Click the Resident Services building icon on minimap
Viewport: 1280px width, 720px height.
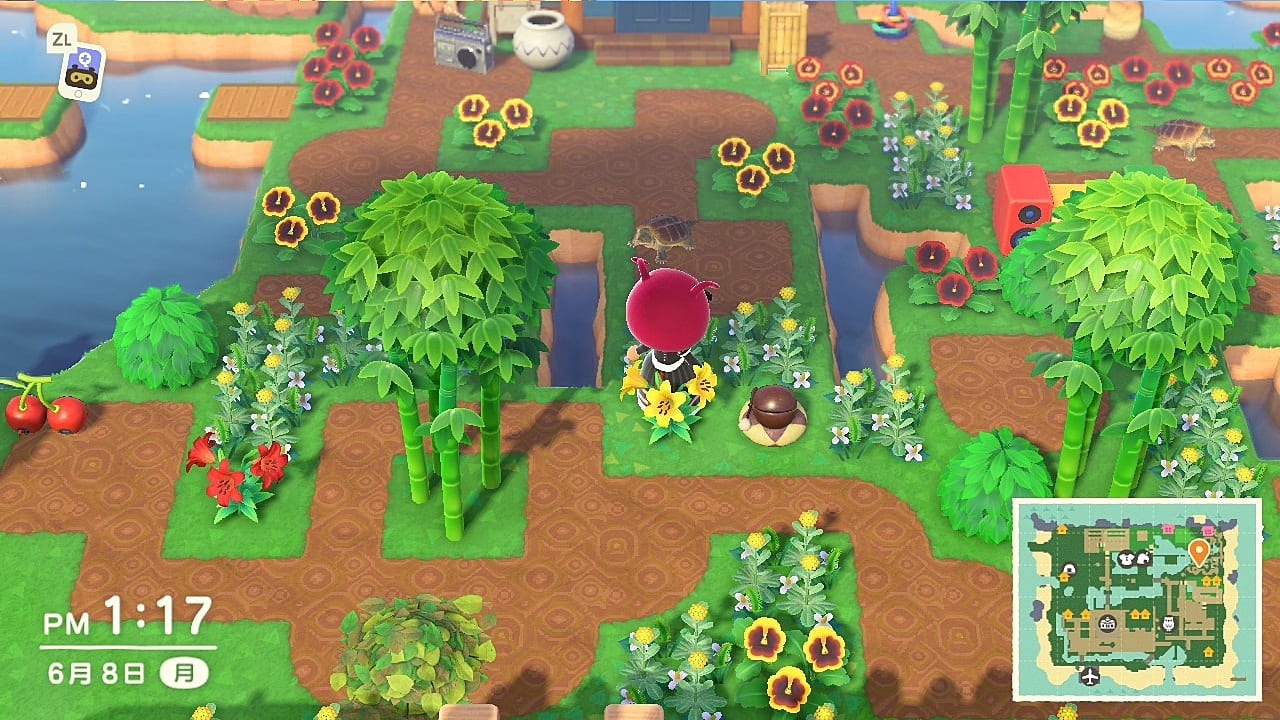click(x=1106, y=624)
